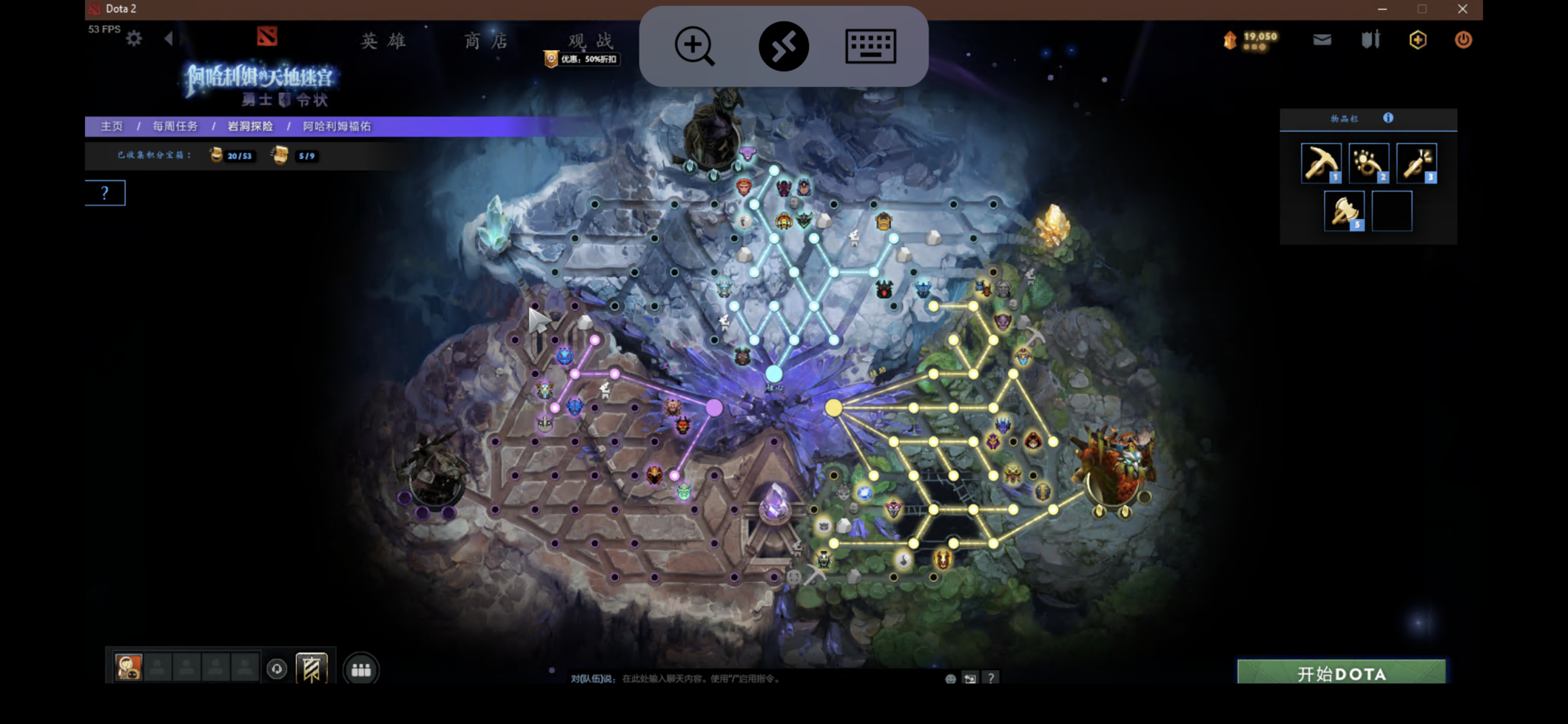Open the question mark help box
This screenshot has height=724, width=1568.
tap(105, 193)
